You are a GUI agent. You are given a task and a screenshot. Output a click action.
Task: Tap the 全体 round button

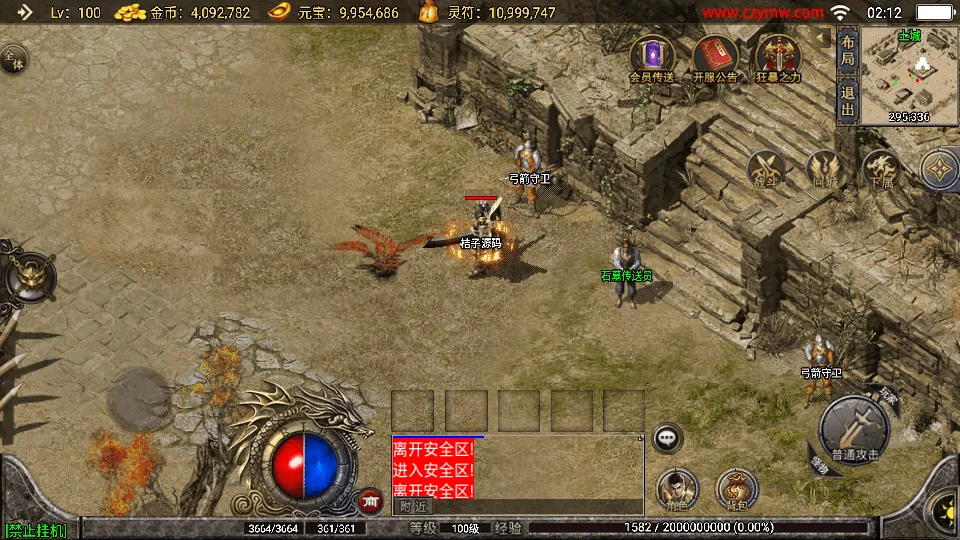click(x=13, y=59)
